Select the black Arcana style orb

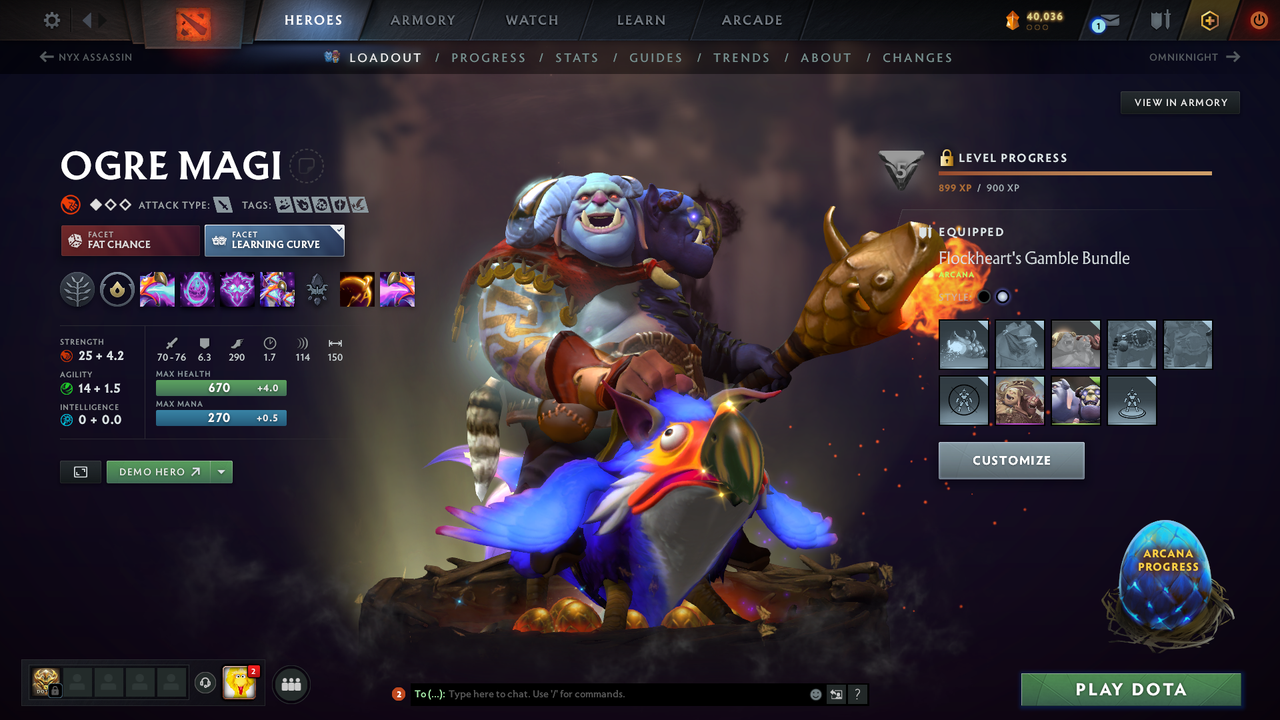984,296
